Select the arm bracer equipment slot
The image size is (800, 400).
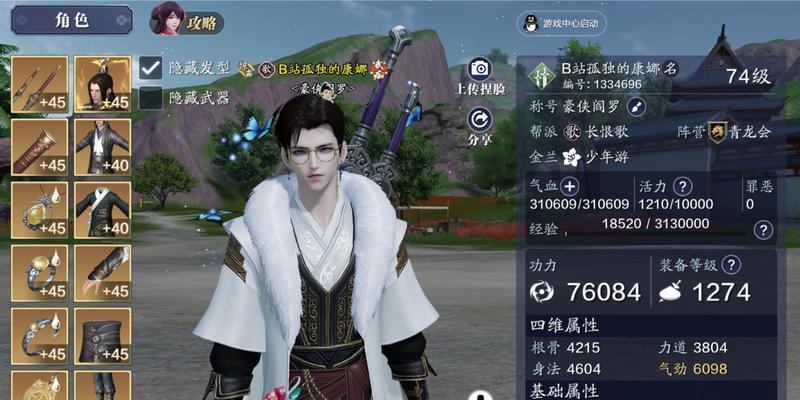pyautogui.click(x=102, y=272)
